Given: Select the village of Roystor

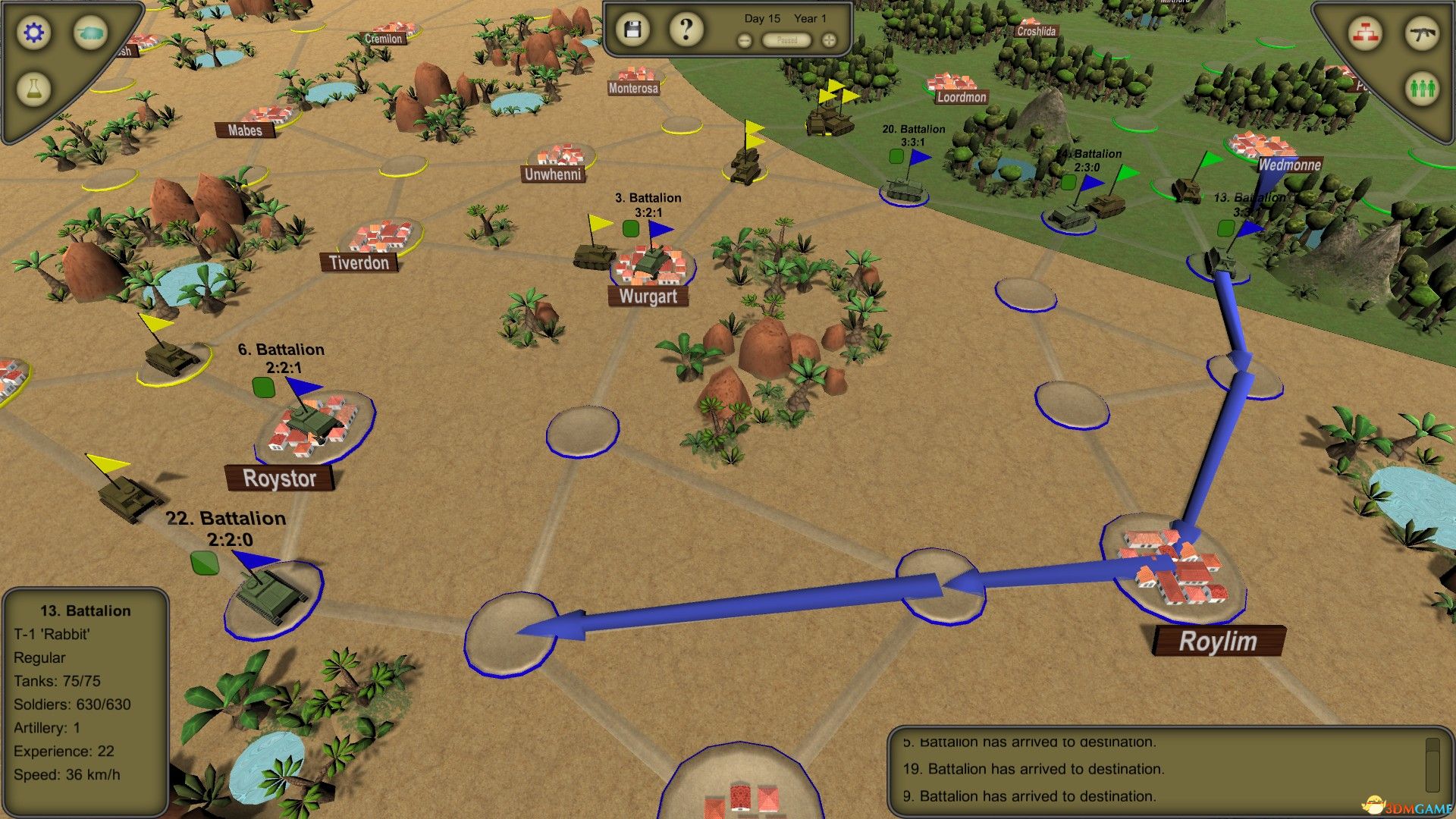Looking at the screenshot, I should pos(281,479).
